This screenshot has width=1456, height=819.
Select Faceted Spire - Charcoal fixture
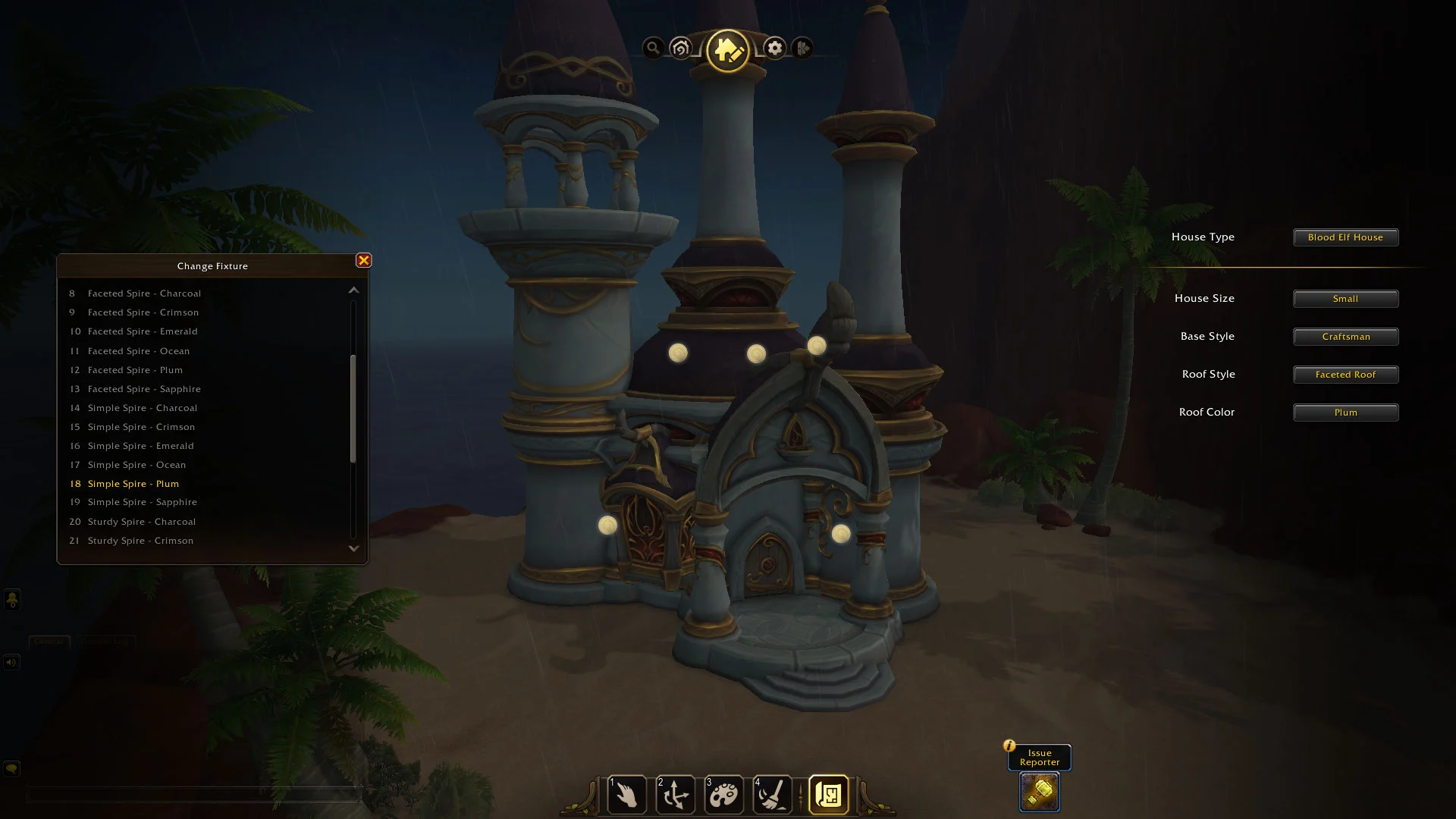(144, 293)
